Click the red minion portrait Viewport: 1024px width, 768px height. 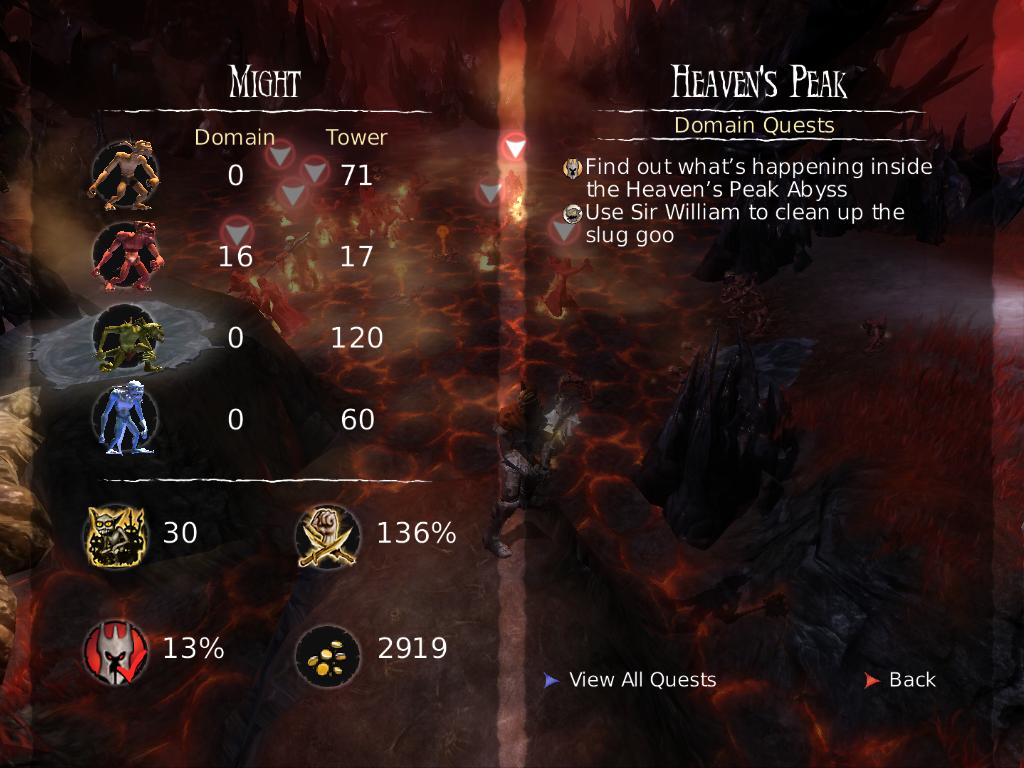click(124, 256)
